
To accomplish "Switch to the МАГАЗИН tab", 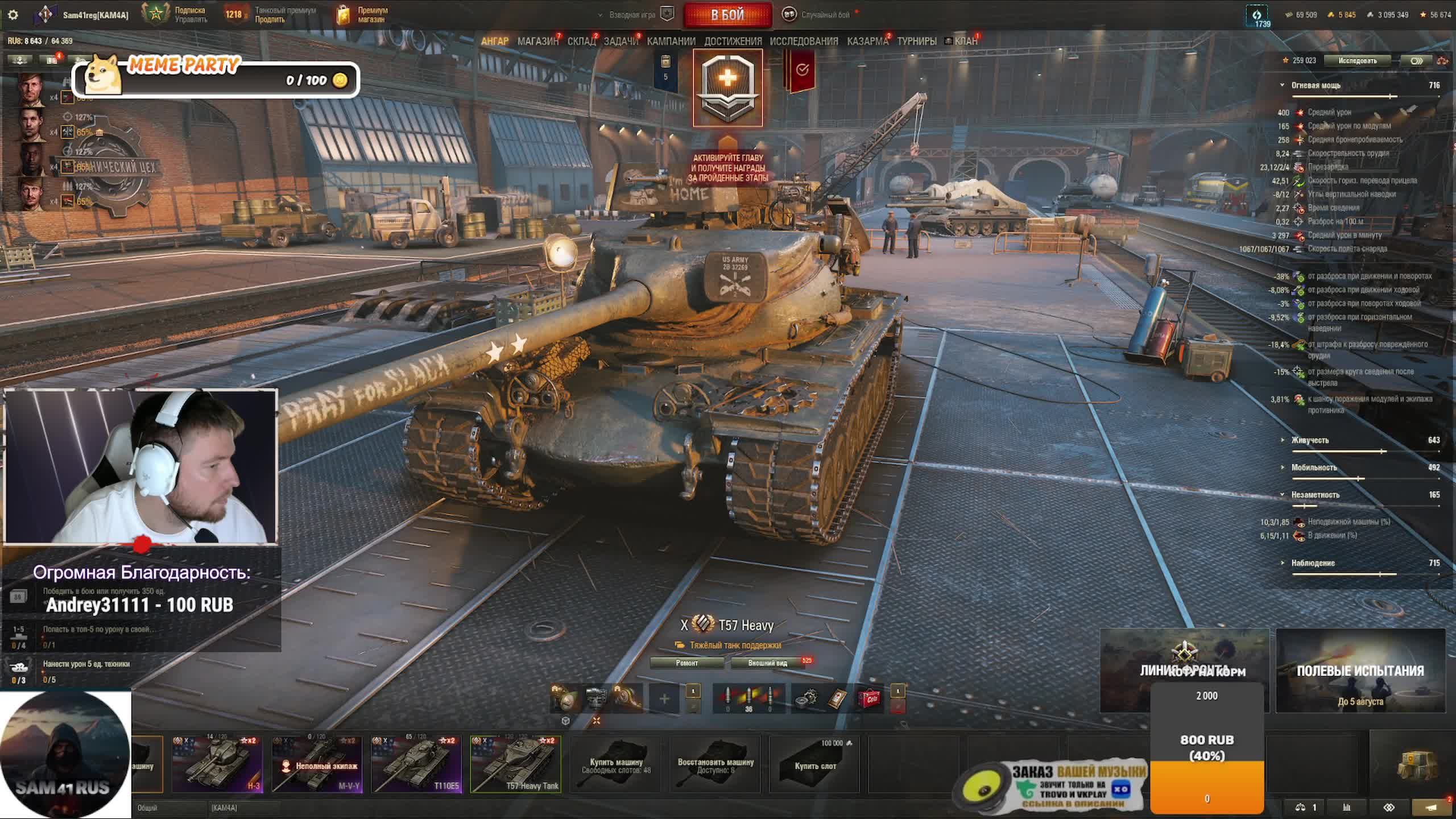I will coord(537,41).
